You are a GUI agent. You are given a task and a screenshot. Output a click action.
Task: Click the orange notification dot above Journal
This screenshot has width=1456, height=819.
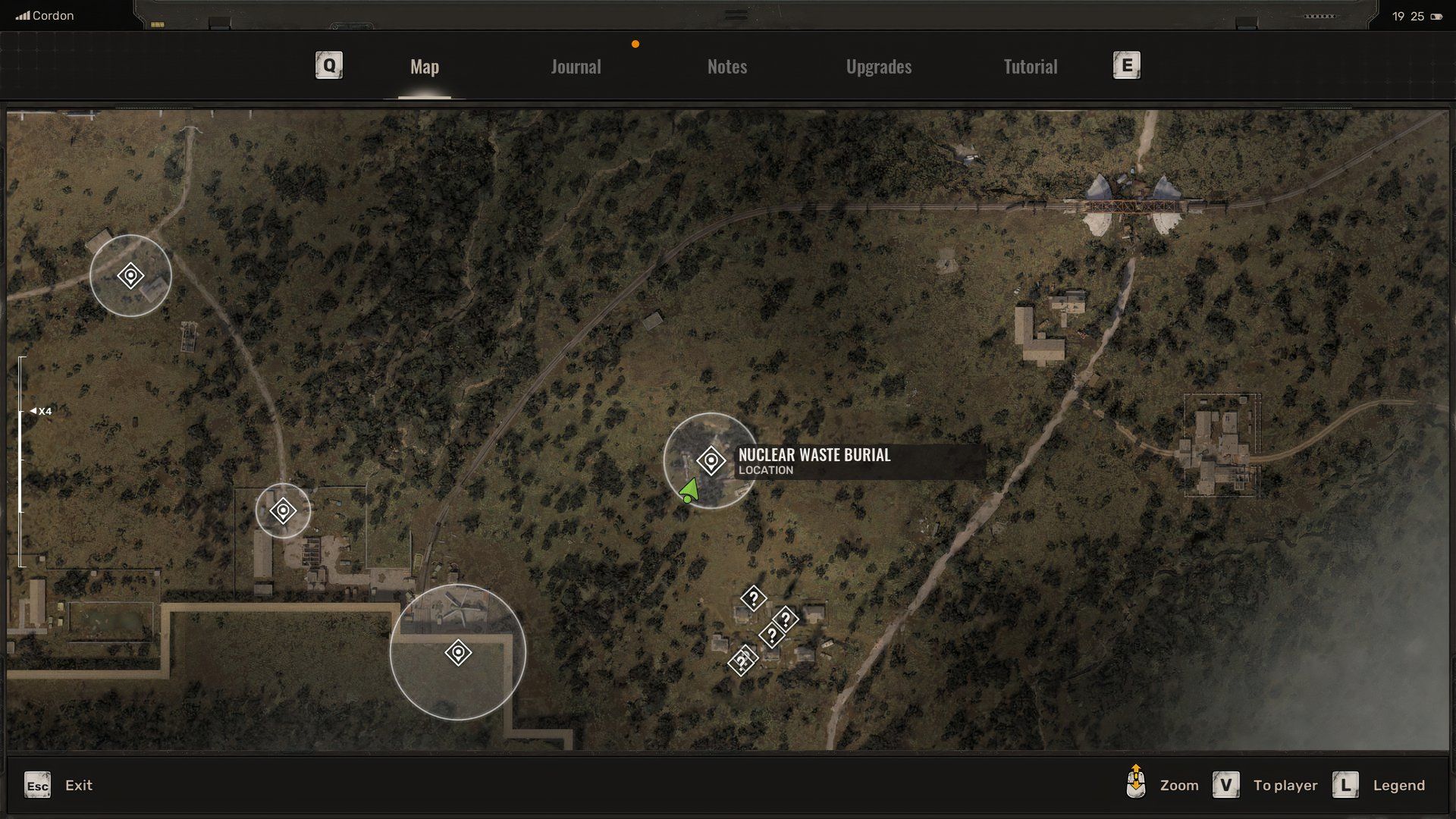[635, 43]
